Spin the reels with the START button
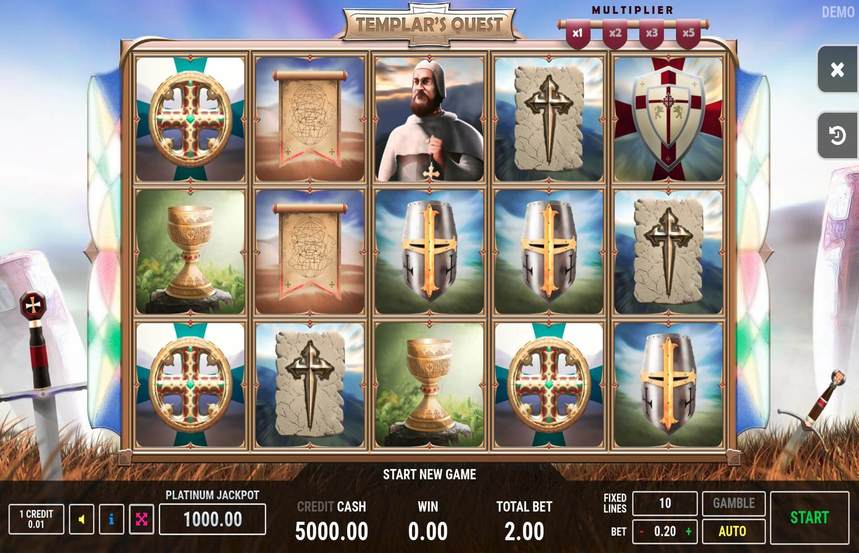Image resolution: width=859 pixels, height=553 pixels. coord(809,517)
